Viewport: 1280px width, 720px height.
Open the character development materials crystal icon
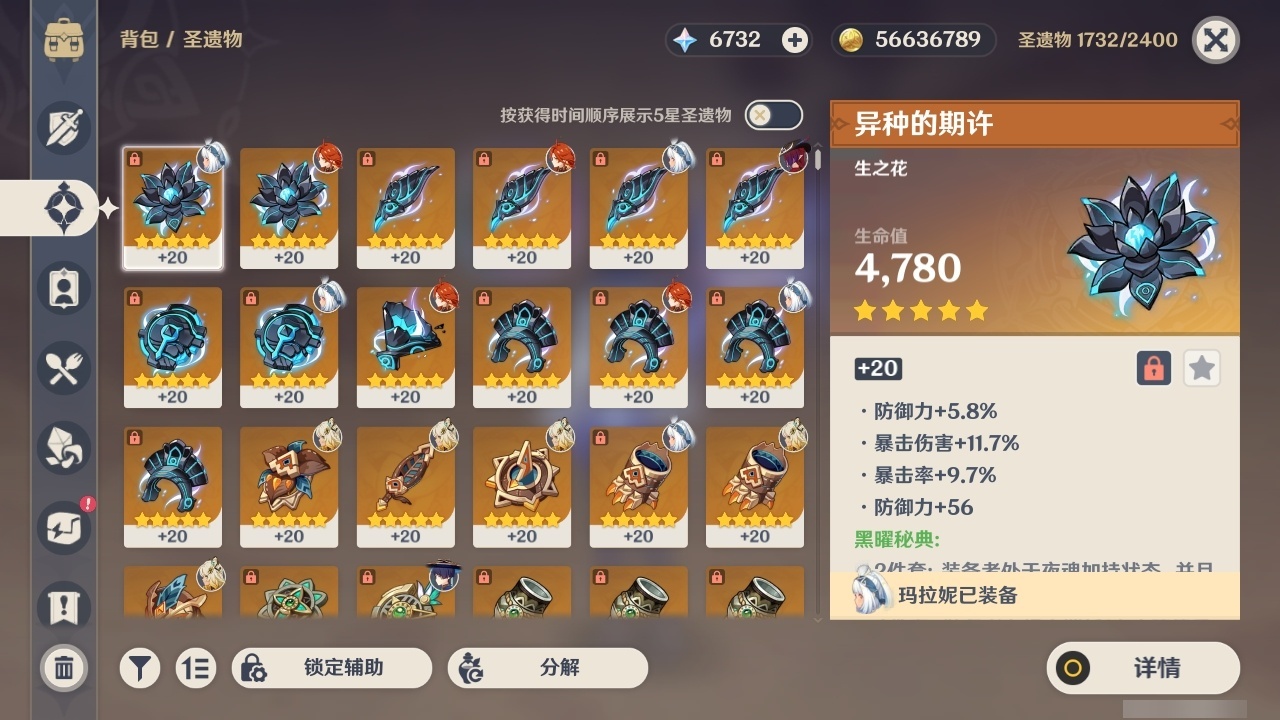[x=63, y=449]
